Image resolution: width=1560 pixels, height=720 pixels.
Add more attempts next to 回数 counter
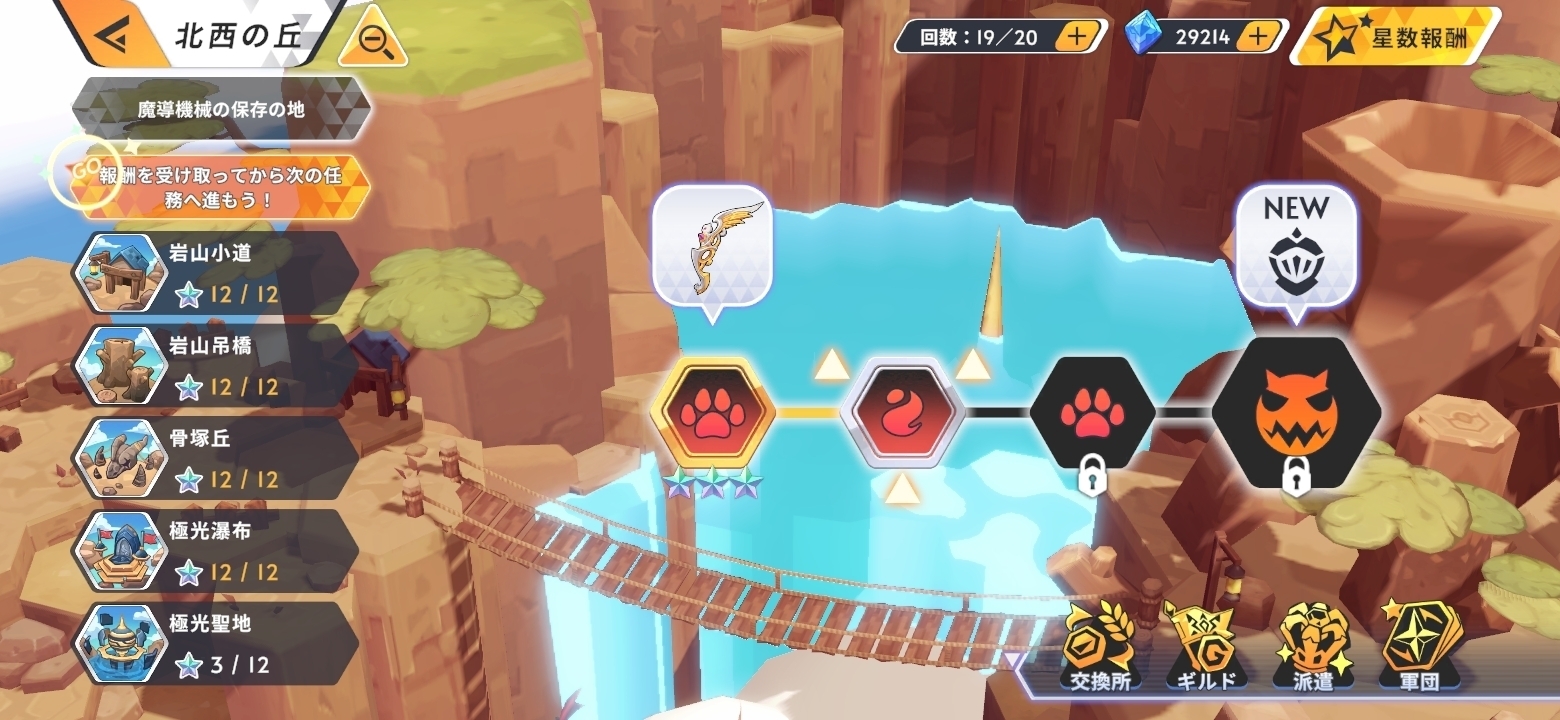pos(1076,38)
